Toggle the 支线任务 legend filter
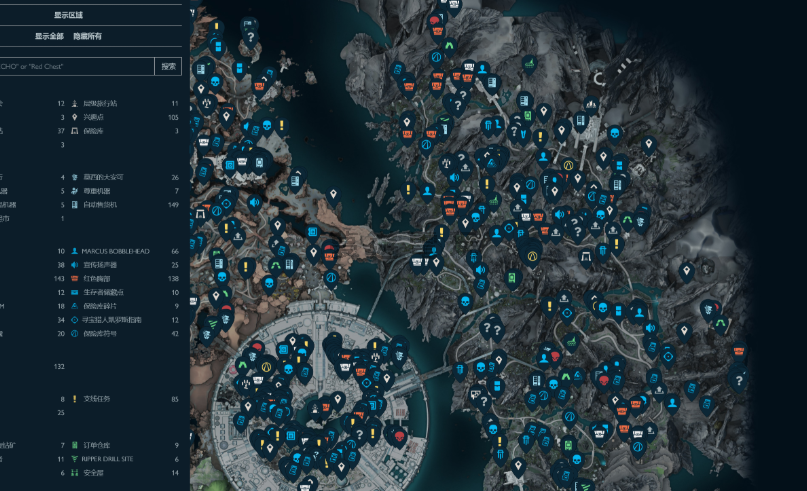 [x=96, y=399]
